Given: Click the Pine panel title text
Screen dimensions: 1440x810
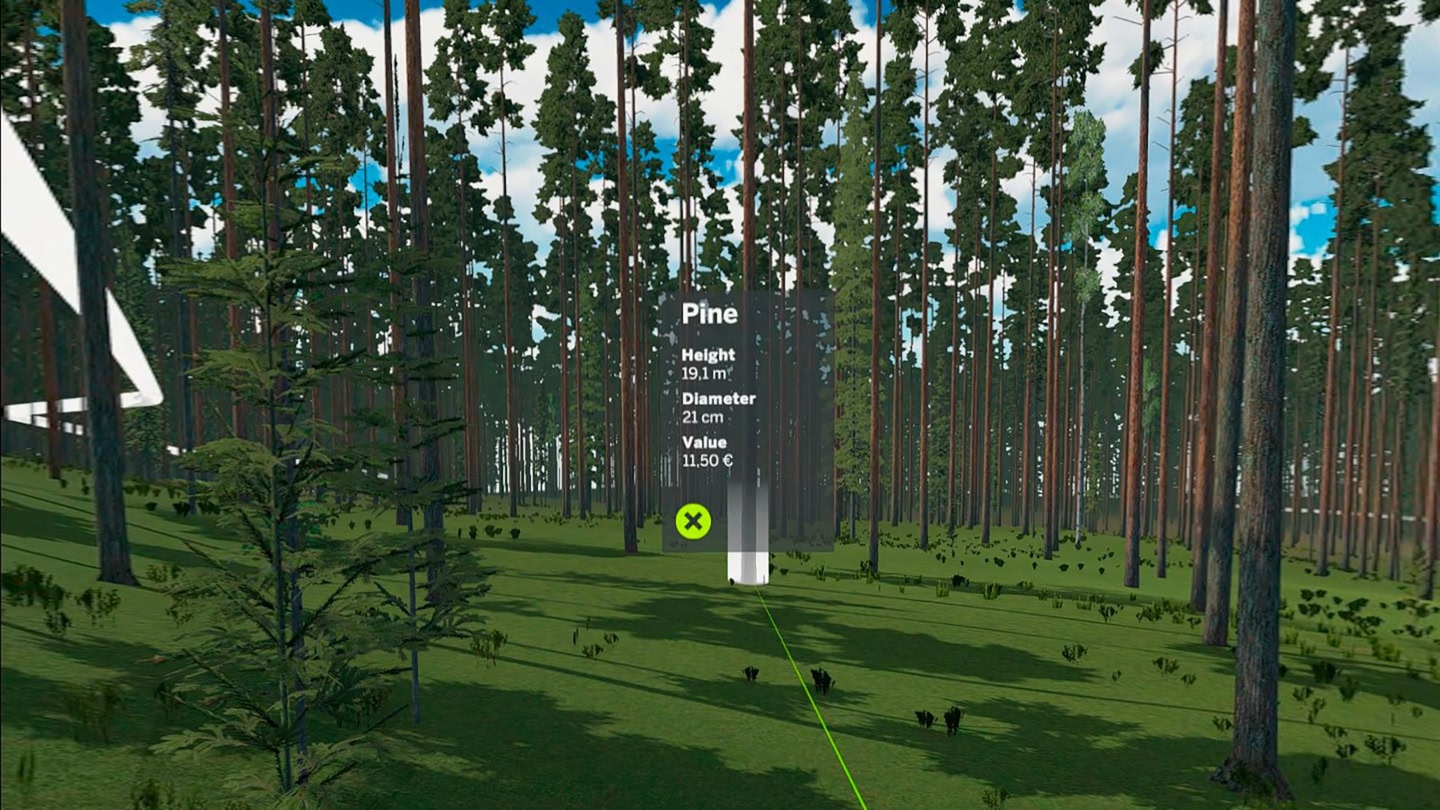Looking at the screenshot, I should click(x=710, y=314).
